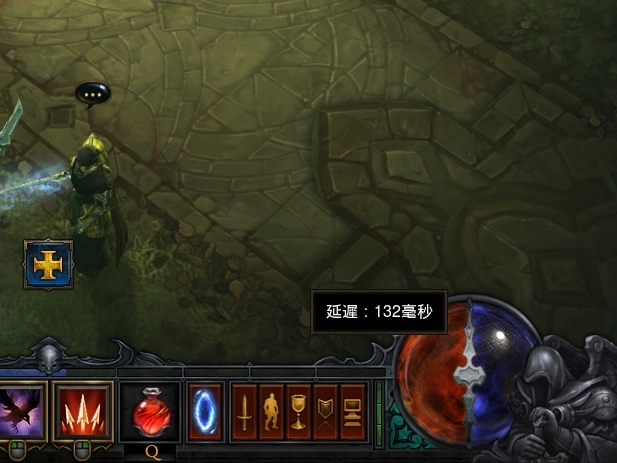This screenshot has width=617, height=463.
Task: Click the shield banner menu button
Action: click(x=325, y=411)
